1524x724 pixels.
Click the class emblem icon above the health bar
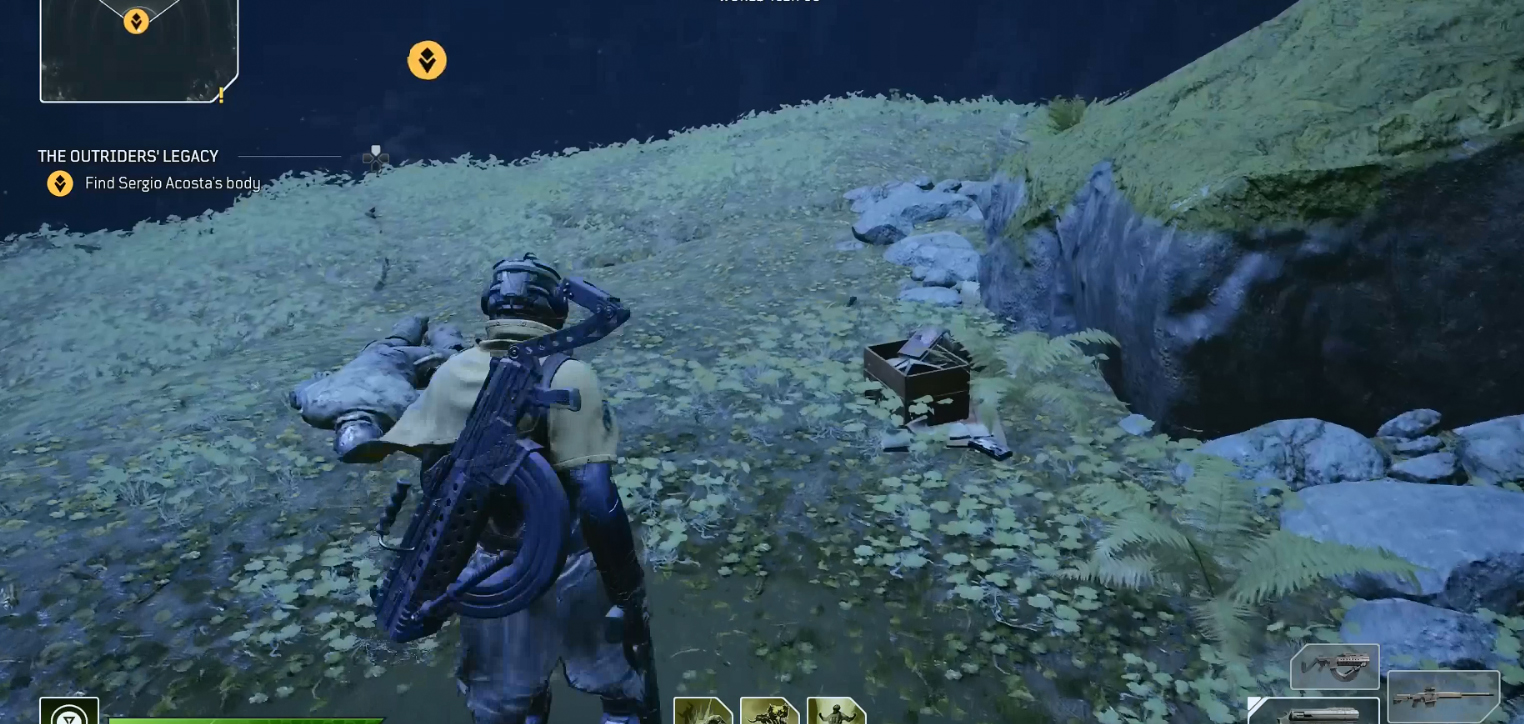click(x=69, y=716)
